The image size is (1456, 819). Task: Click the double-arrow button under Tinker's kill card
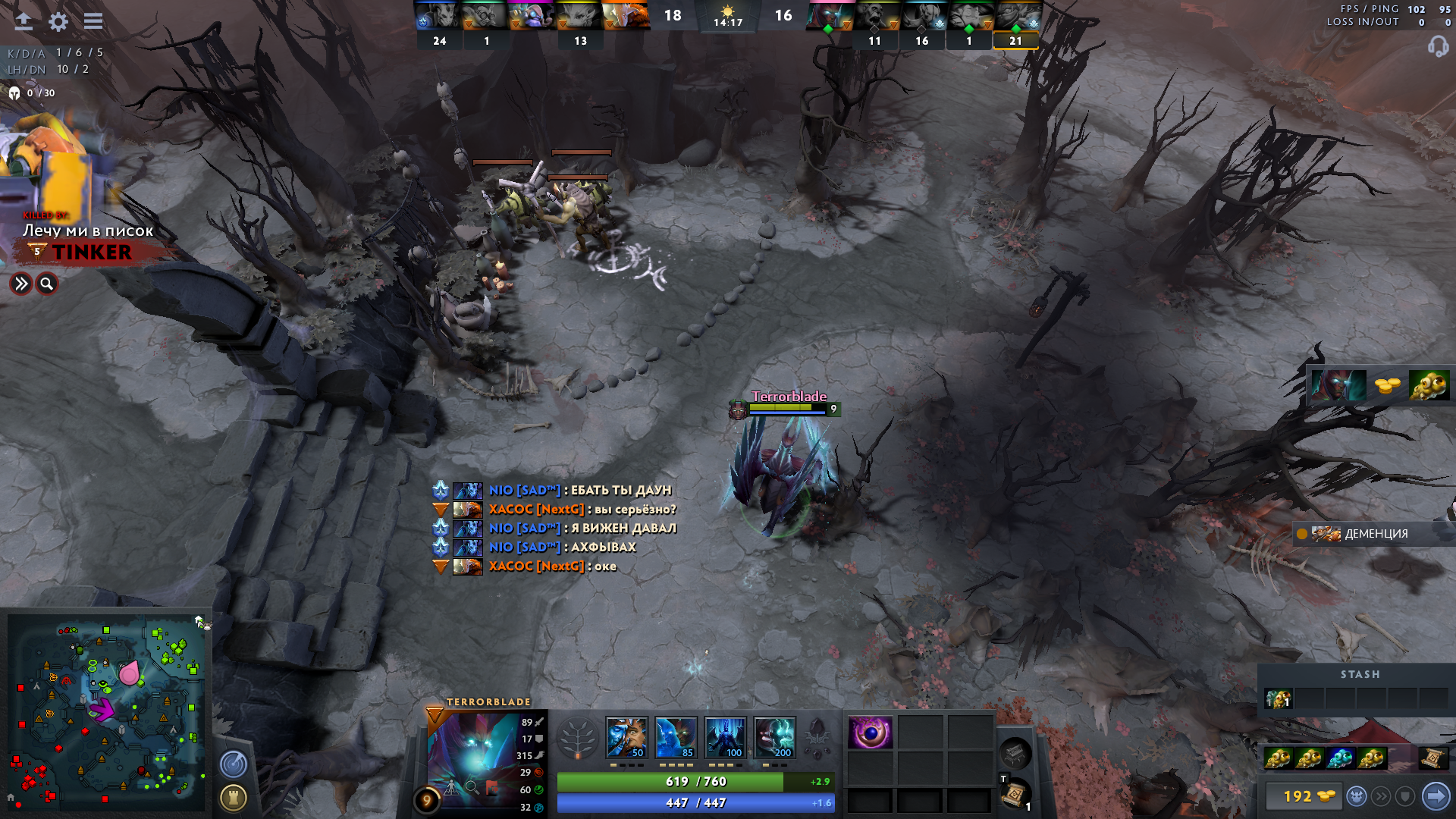[x=21, y=284]
